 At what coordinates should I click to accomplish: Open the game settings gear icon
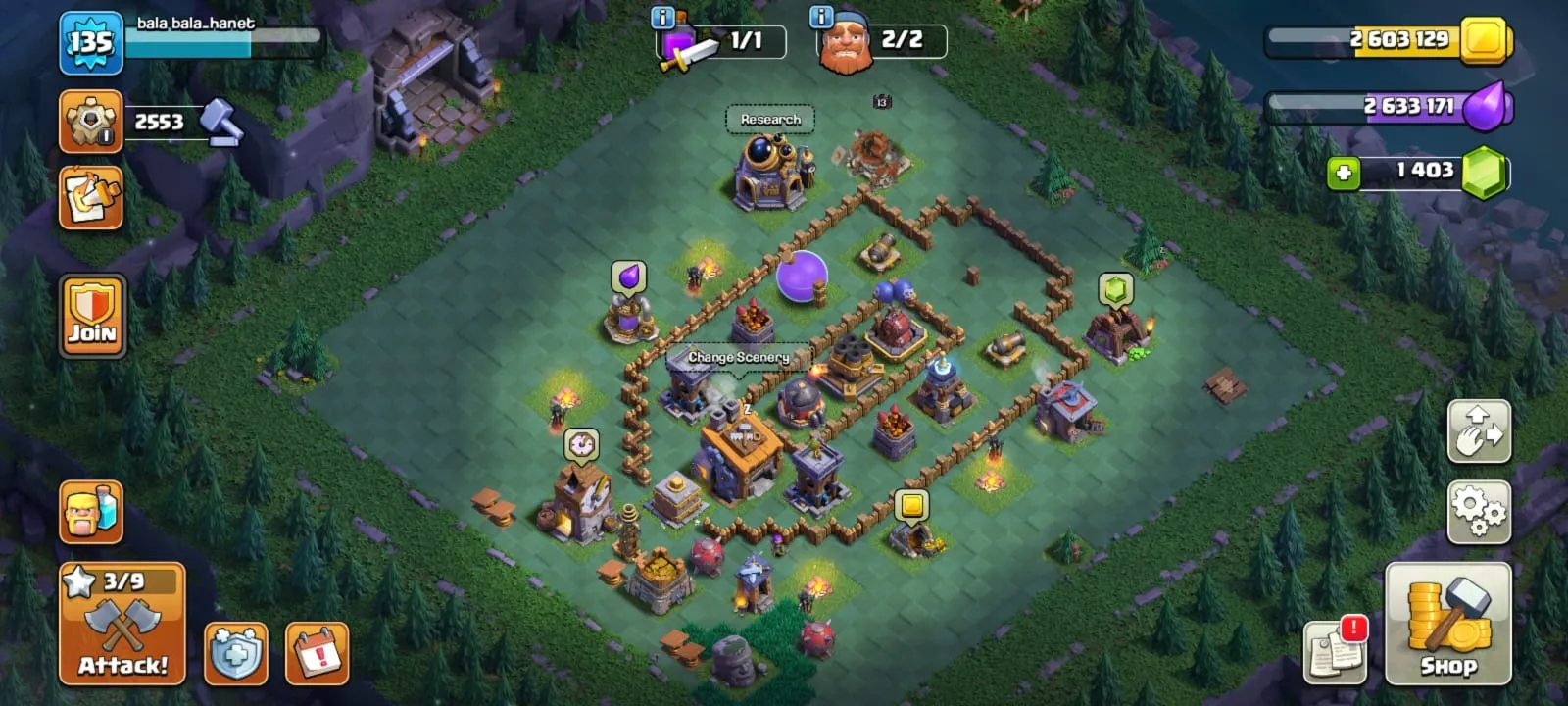point(1479,509)
